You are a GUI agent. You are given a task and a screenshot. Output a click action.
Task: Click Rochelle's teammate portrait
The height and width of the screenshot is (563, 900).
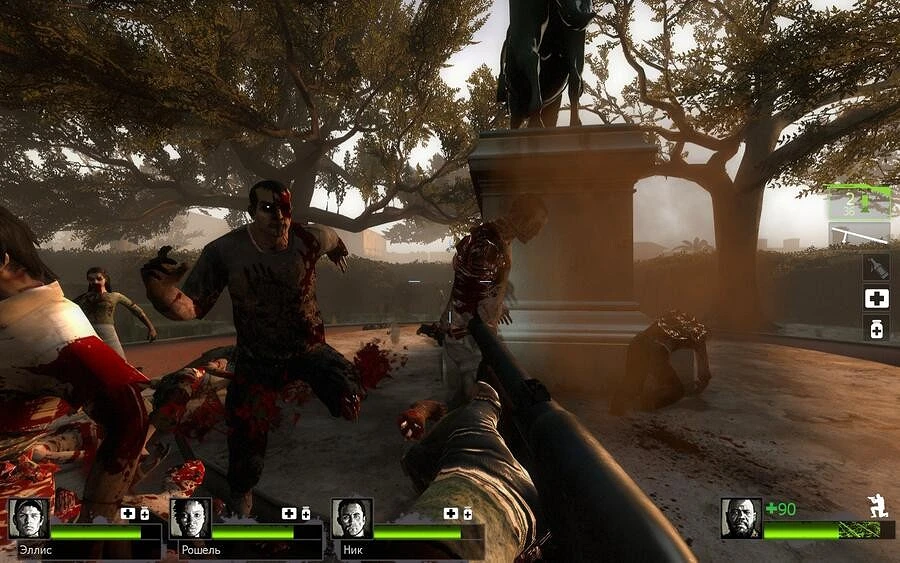point(190,518)
